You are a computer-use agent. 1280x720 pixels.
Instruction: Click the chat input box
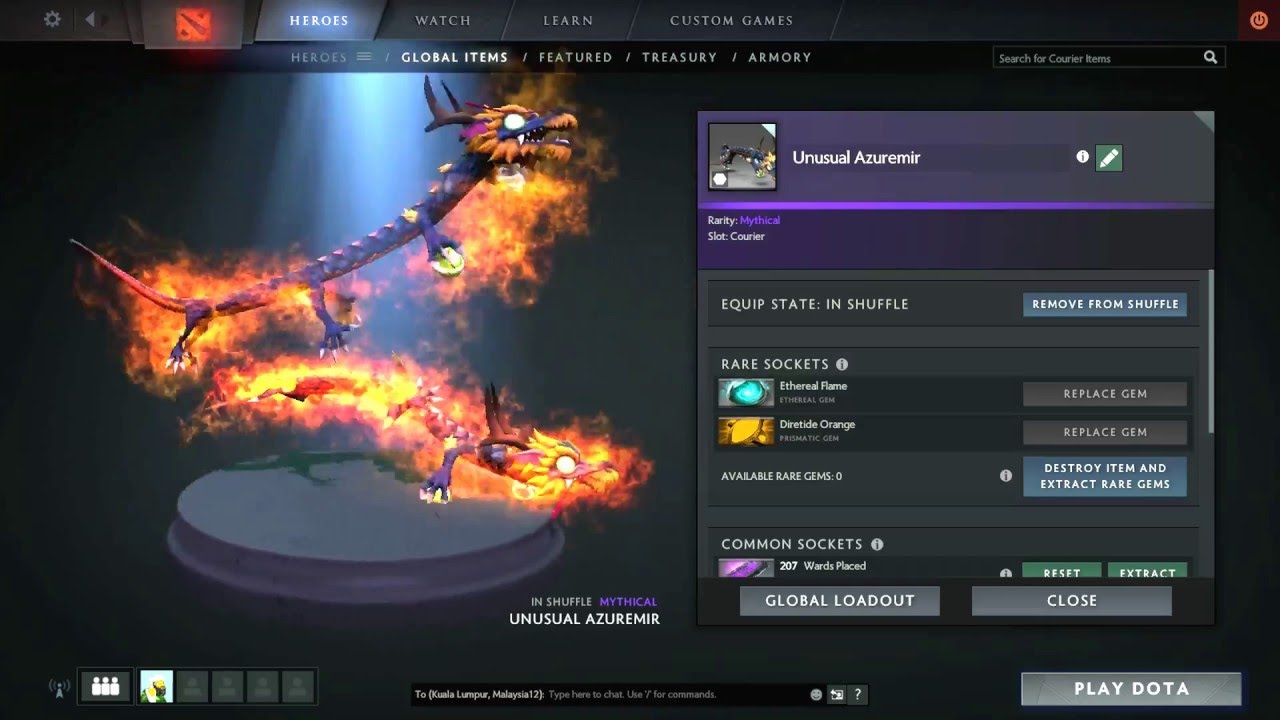pos(675,694)
